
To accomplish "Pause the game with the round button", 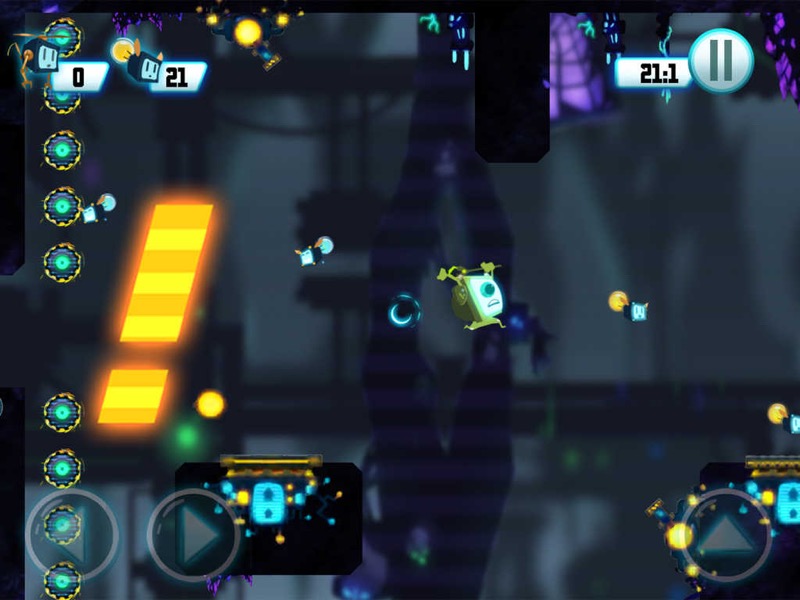I will pyautogui.click(x=721, y=62).
